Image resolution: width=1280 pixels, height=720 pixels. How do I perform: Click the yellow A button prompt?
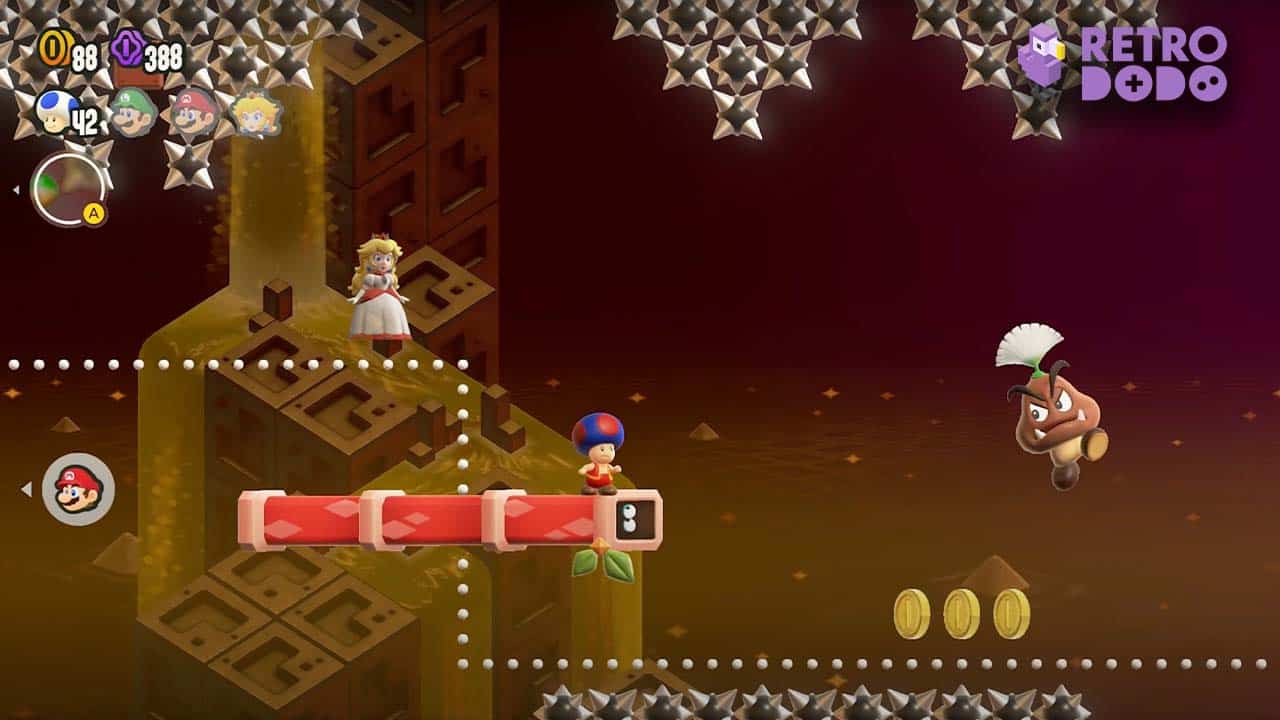(94, 213)
